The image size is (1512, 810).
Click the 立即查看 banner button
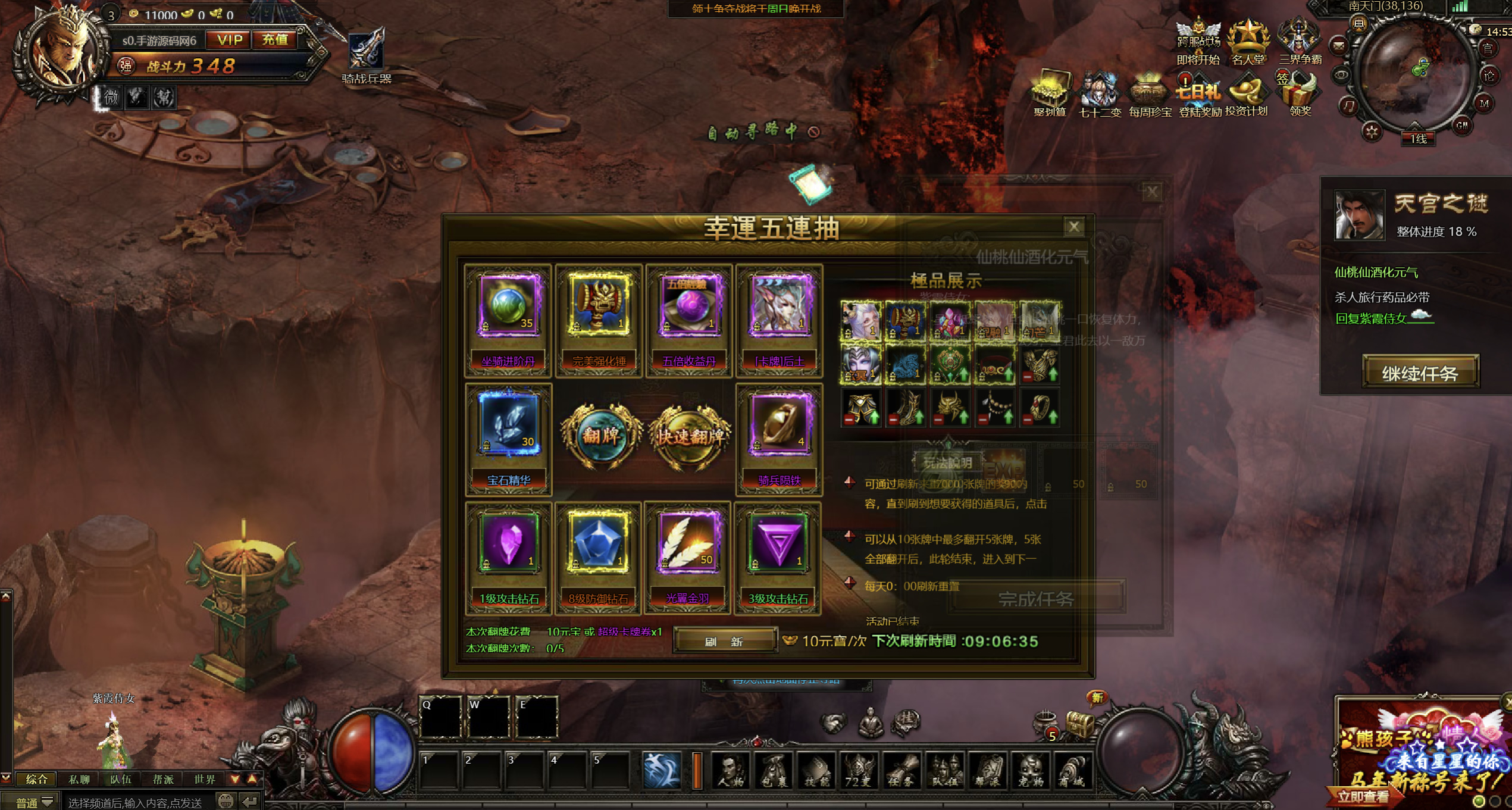pos(1363,797)
